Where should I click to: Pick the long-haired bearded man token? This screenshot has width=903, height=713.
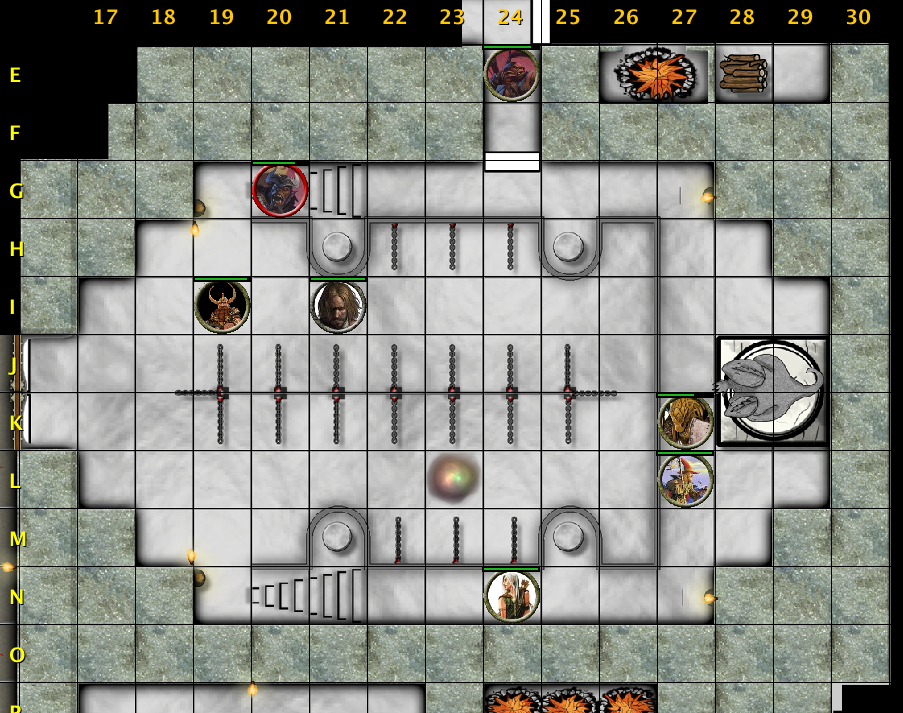click(338, 306)
